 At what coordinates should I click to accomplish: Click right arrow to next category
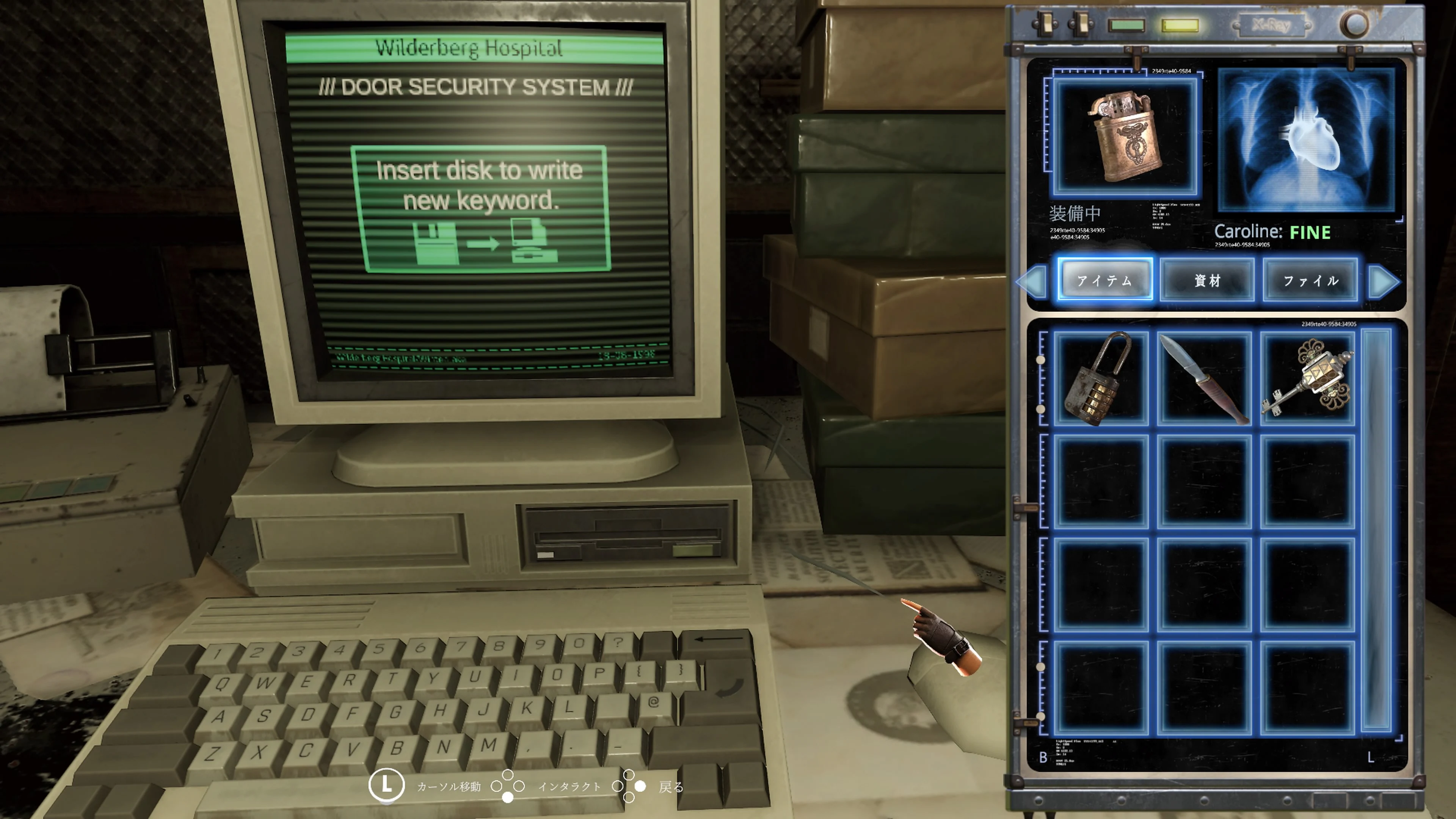coord(1381,281)
